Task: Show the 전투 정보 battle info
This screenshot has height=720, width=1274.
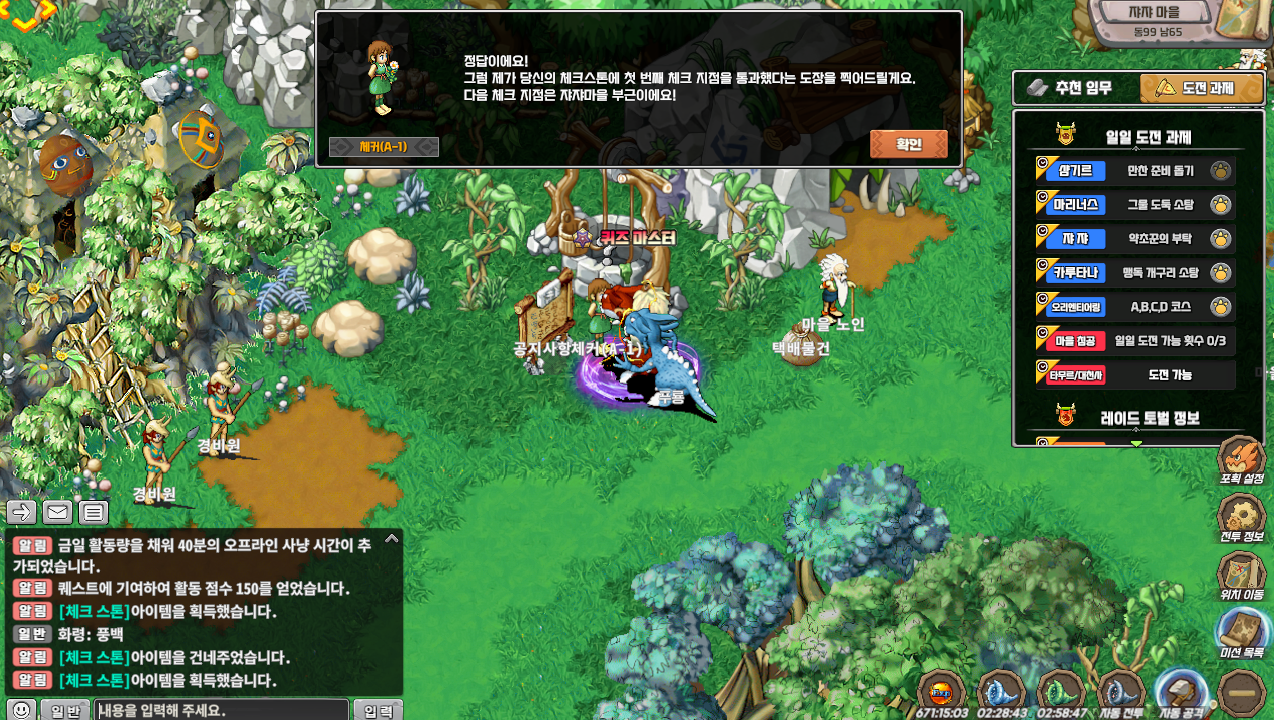Action: [1242, 518]
